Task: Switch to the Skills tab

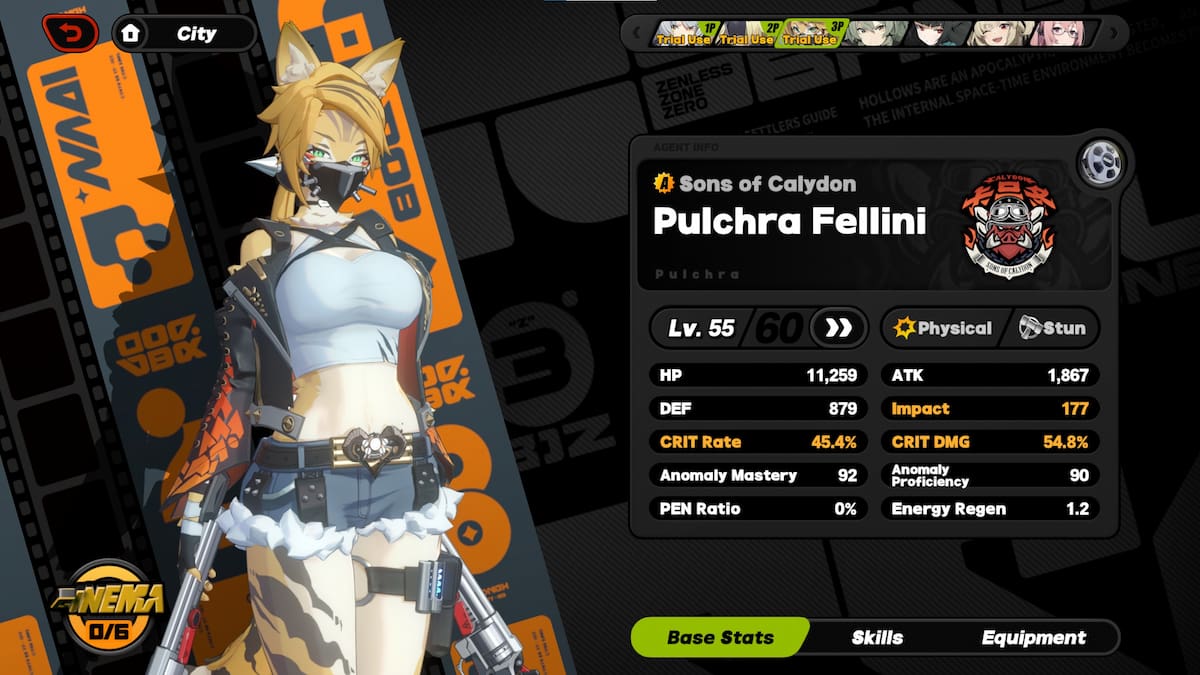Action: [877, 637]
